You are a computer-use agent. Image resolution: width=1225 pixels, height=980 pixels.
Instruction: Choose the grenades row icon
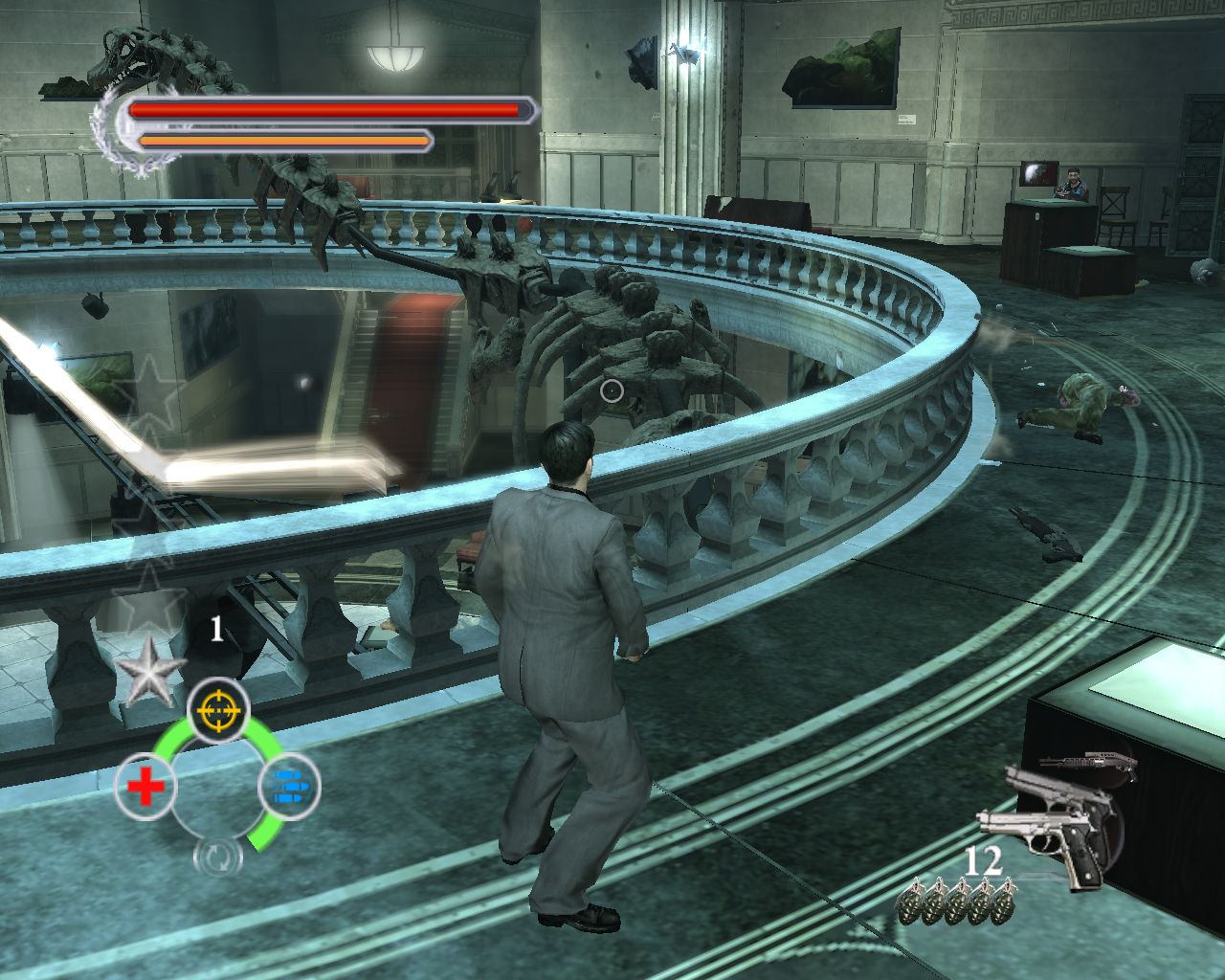point(957,901)
